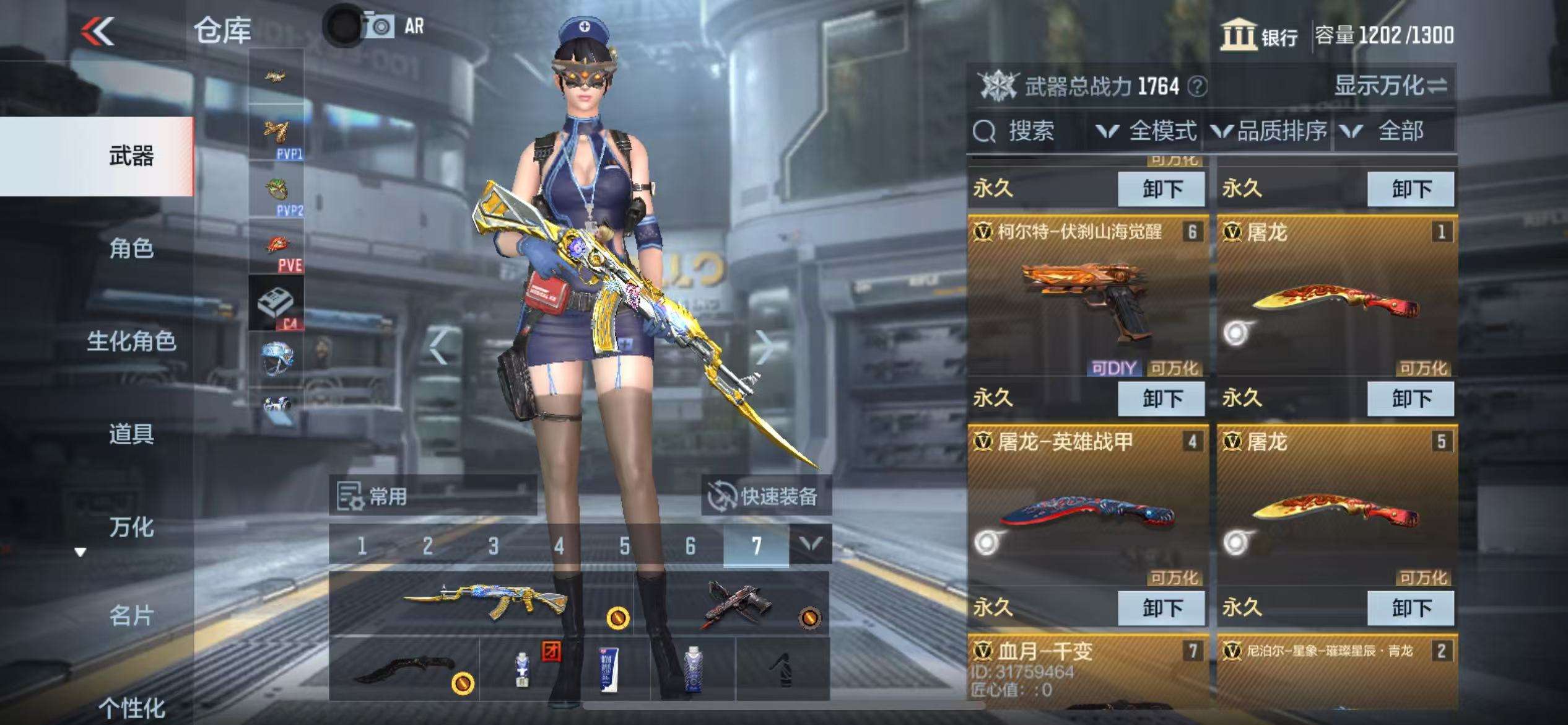The image size is (1568, 725).
Task: Switch to the 生化角色 tab
Action: pos(131,341)
